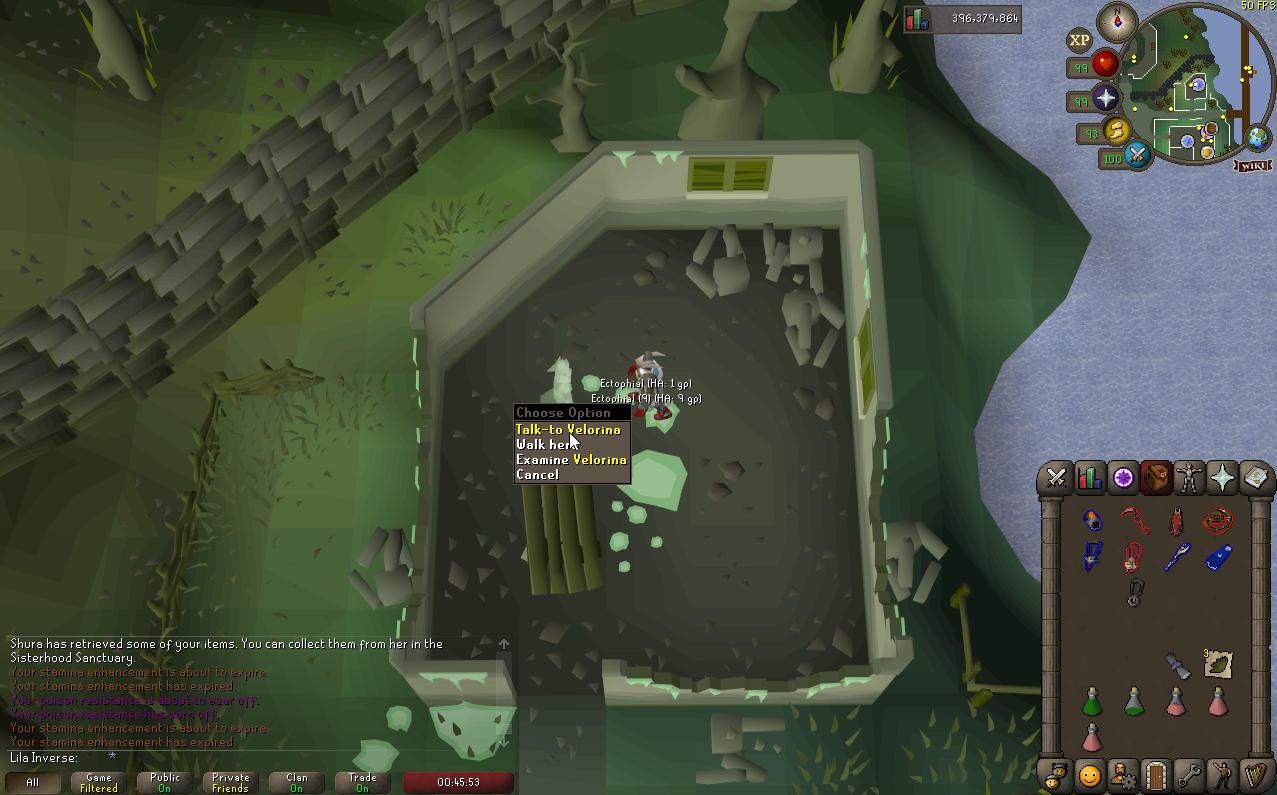Cancel the Choose Option menu
Screen dimensions: 1277x795
click(x=538, y=475)
